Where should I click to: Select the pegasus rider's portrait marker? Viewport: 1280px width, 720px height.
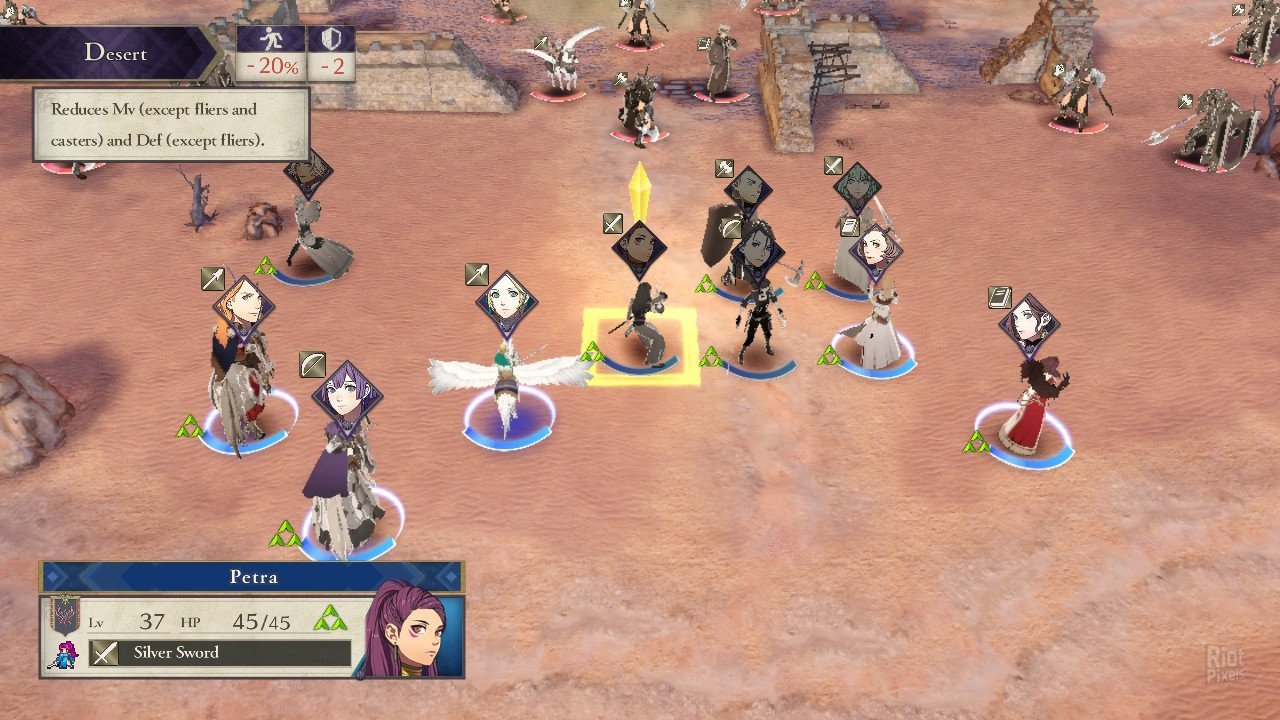tap(506, 301)
